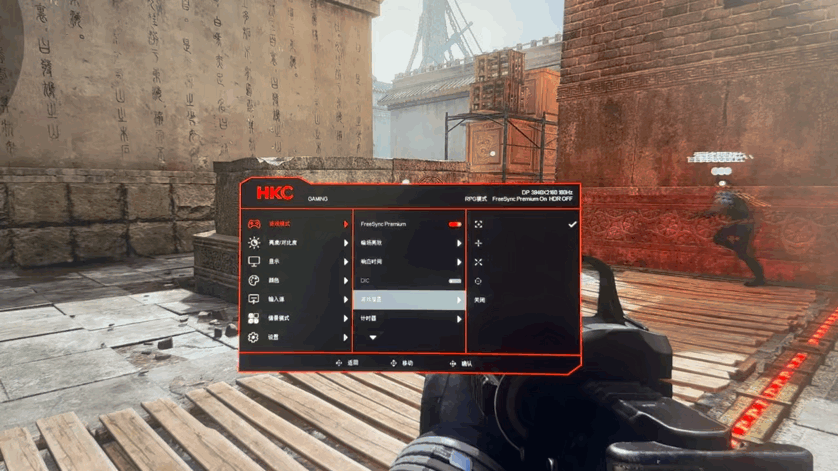Choose the circle crosshair option
Viewport: 838px width, 471px height.
tap(479, 281)
